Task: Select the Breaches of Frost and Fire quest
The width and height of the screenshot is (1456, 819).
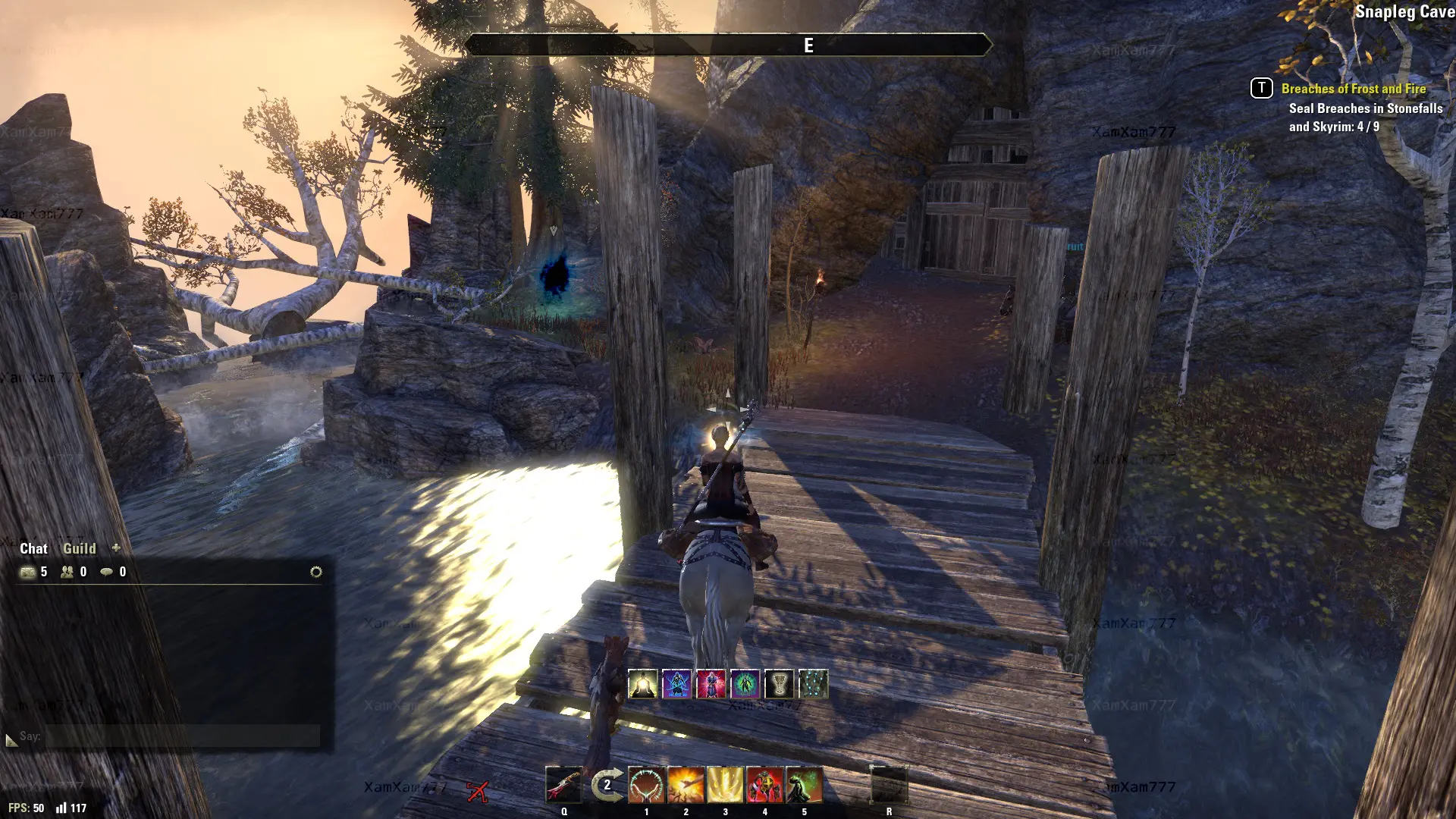Action: tap(1354, 89)
